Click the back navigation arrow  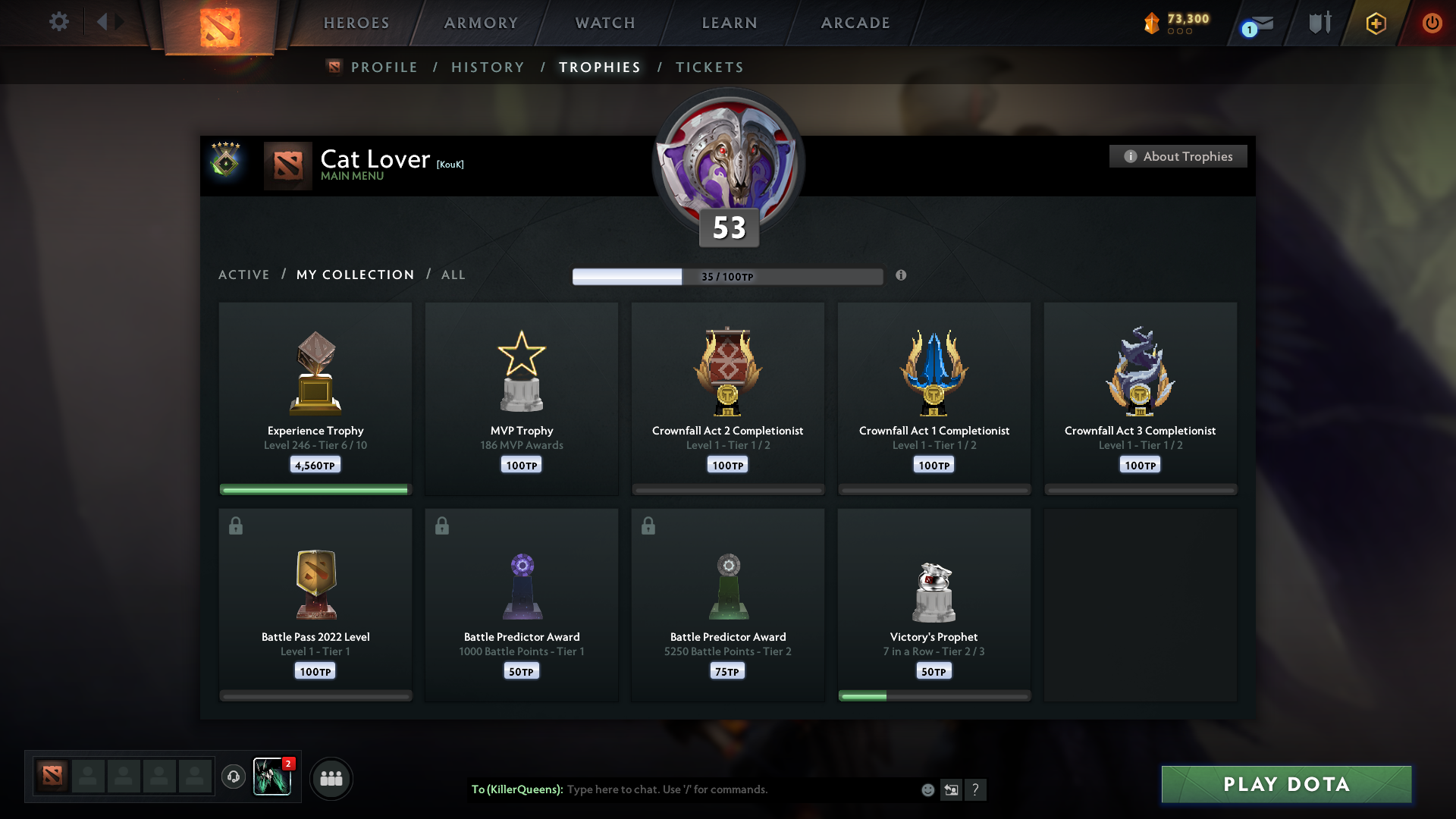pyautogui.click(x=103, y=22)
